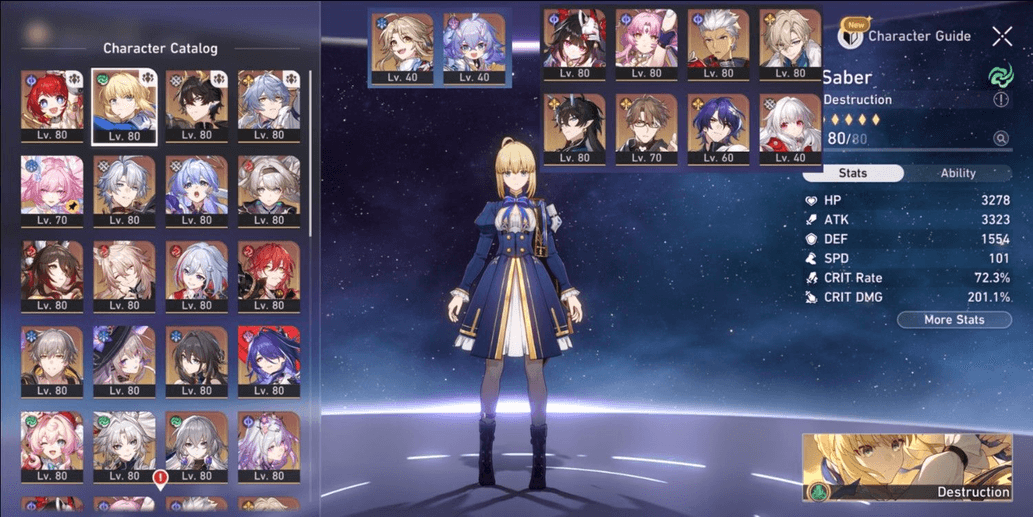Select the blue-haired Lv. 60 character portrait
The height and width of the screenshot is (517, 1033).
(x=718, y=130)
